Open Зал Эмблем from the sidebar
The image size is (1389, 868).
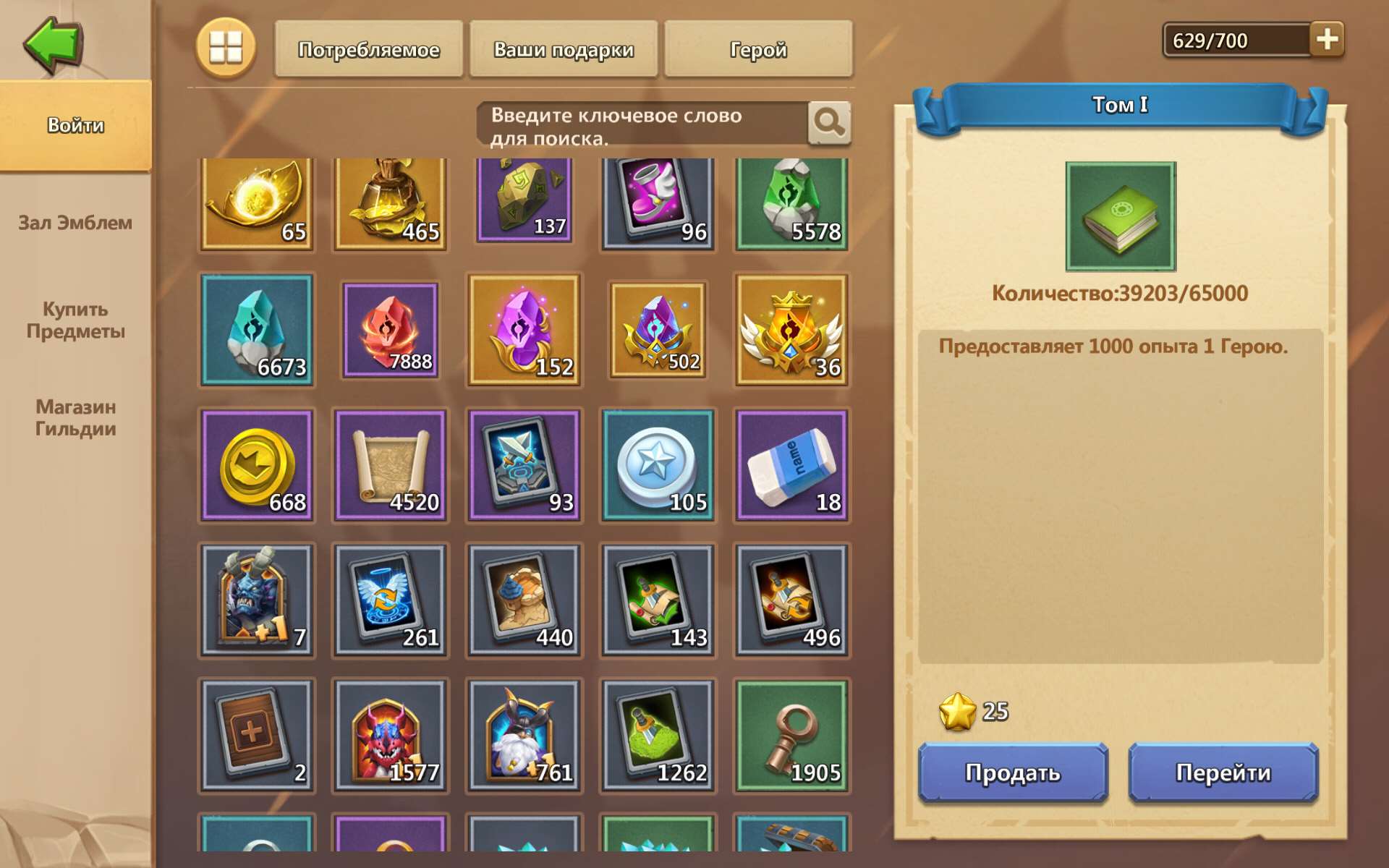click(75, 223)
